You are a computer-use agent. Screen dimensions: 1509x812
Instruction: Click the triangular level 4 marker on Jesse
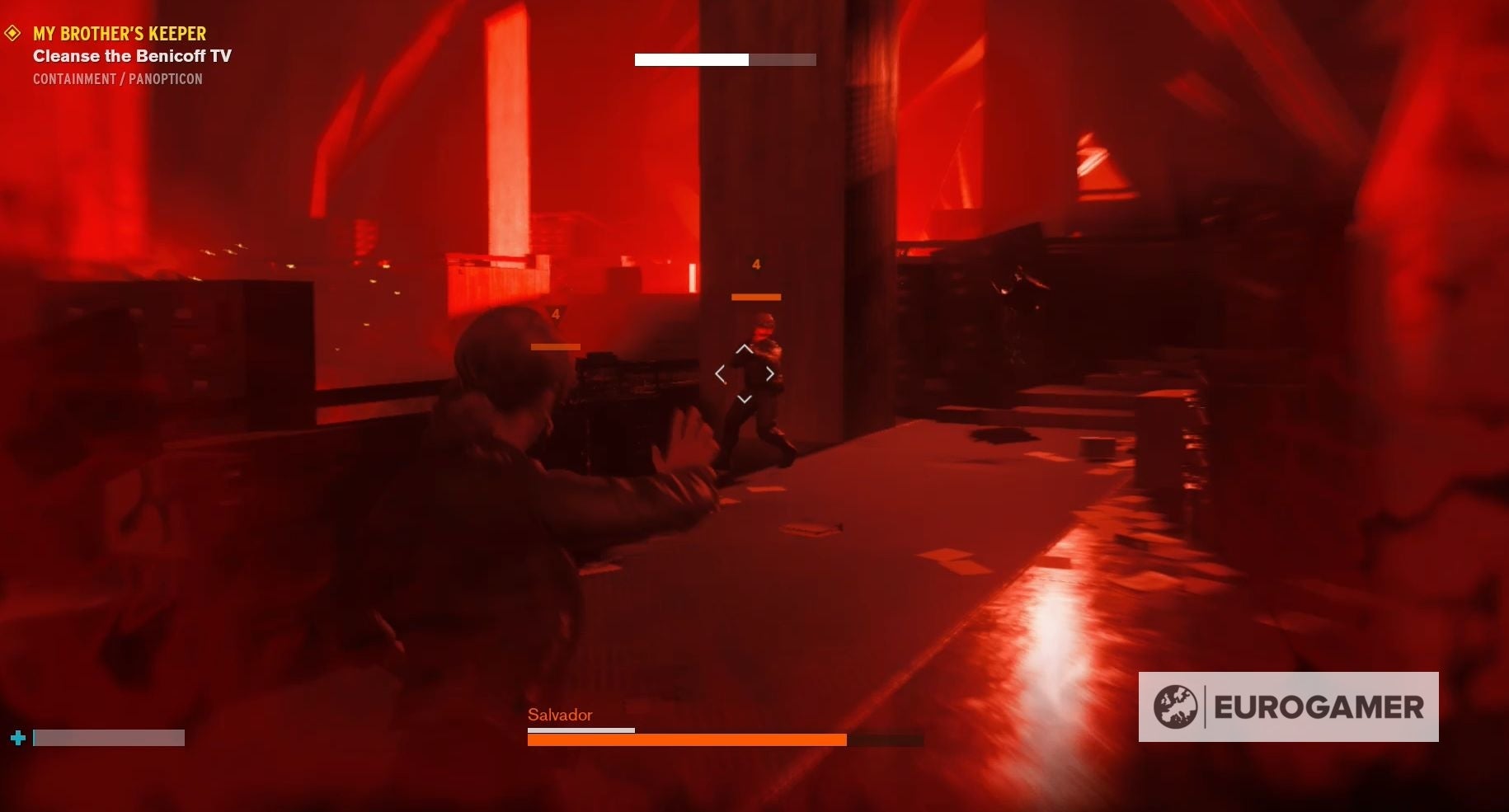[555, 315]
